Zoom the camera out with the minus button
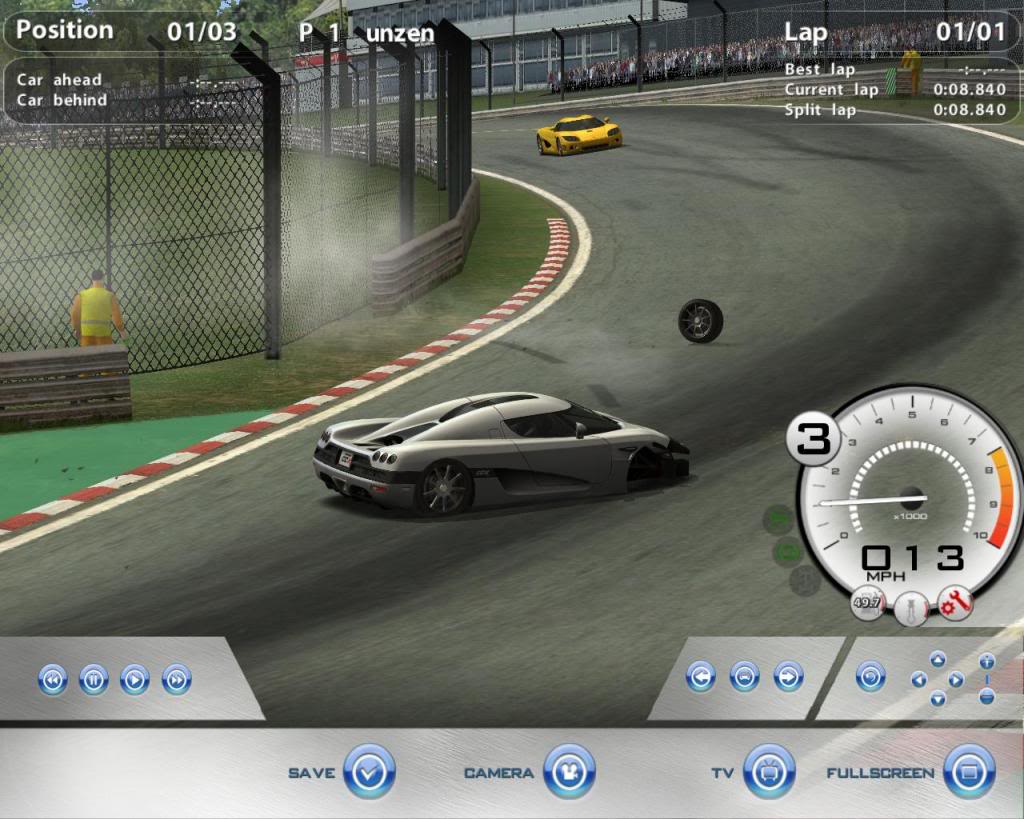 [x=987, y=696]
